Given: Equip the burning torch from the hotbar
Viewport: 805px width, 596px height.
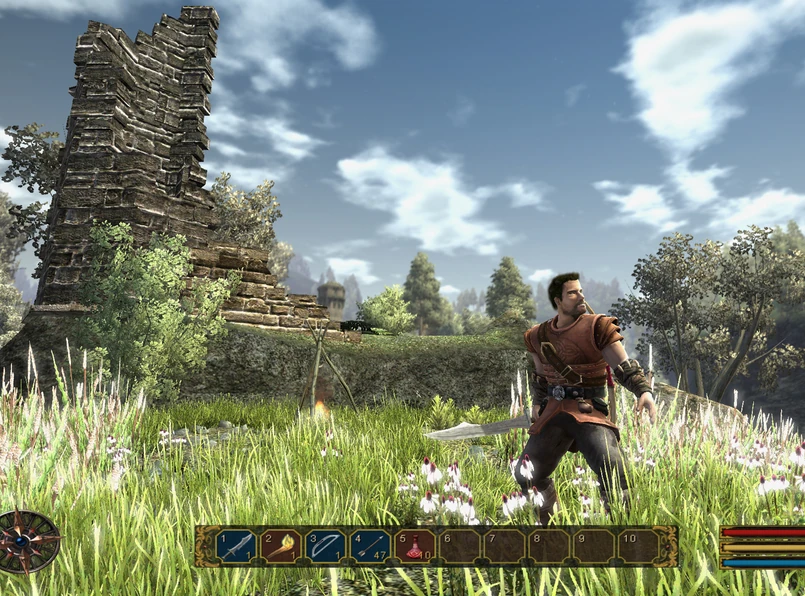Looking at the screenshot, I should tap(281, 547).
